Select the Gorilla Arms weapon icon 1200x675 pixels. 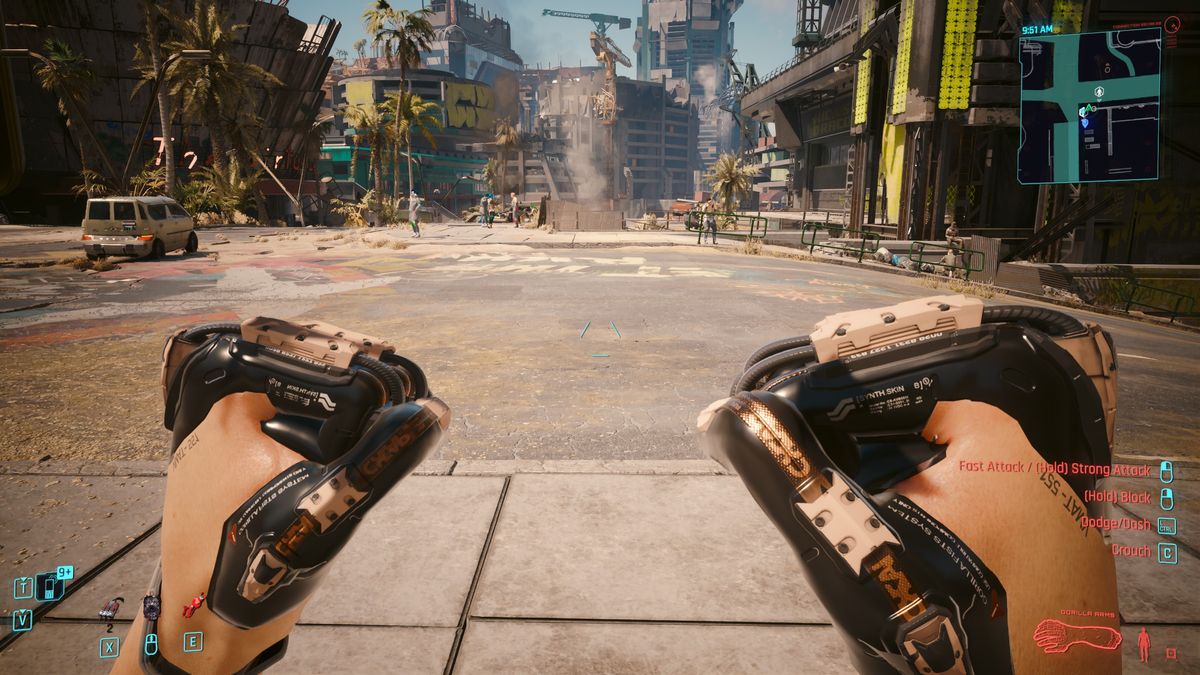[x=1076, y=636]
